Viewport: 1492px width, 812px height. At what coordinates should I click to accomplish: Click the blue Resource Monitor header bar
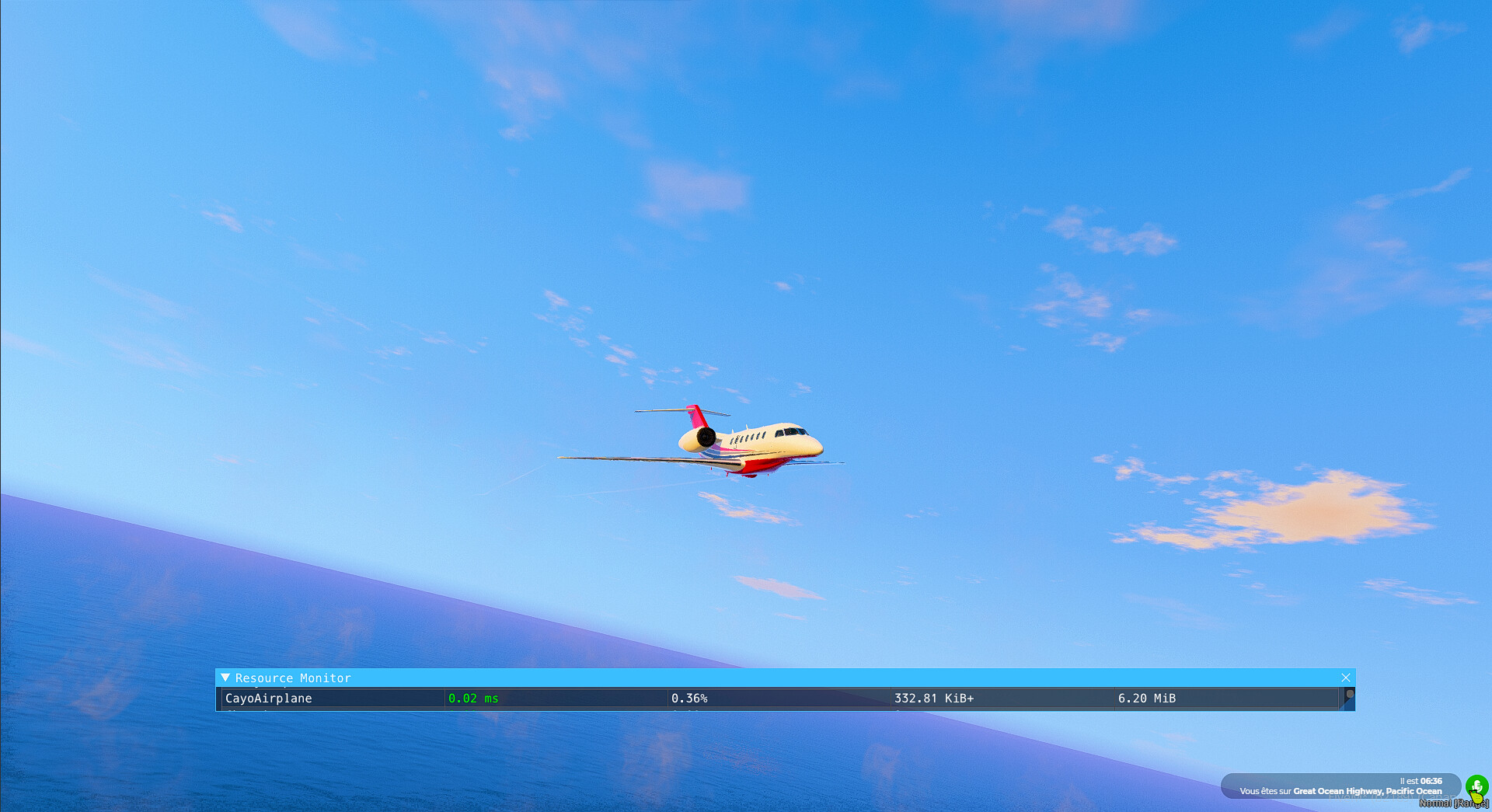point(777,678)
